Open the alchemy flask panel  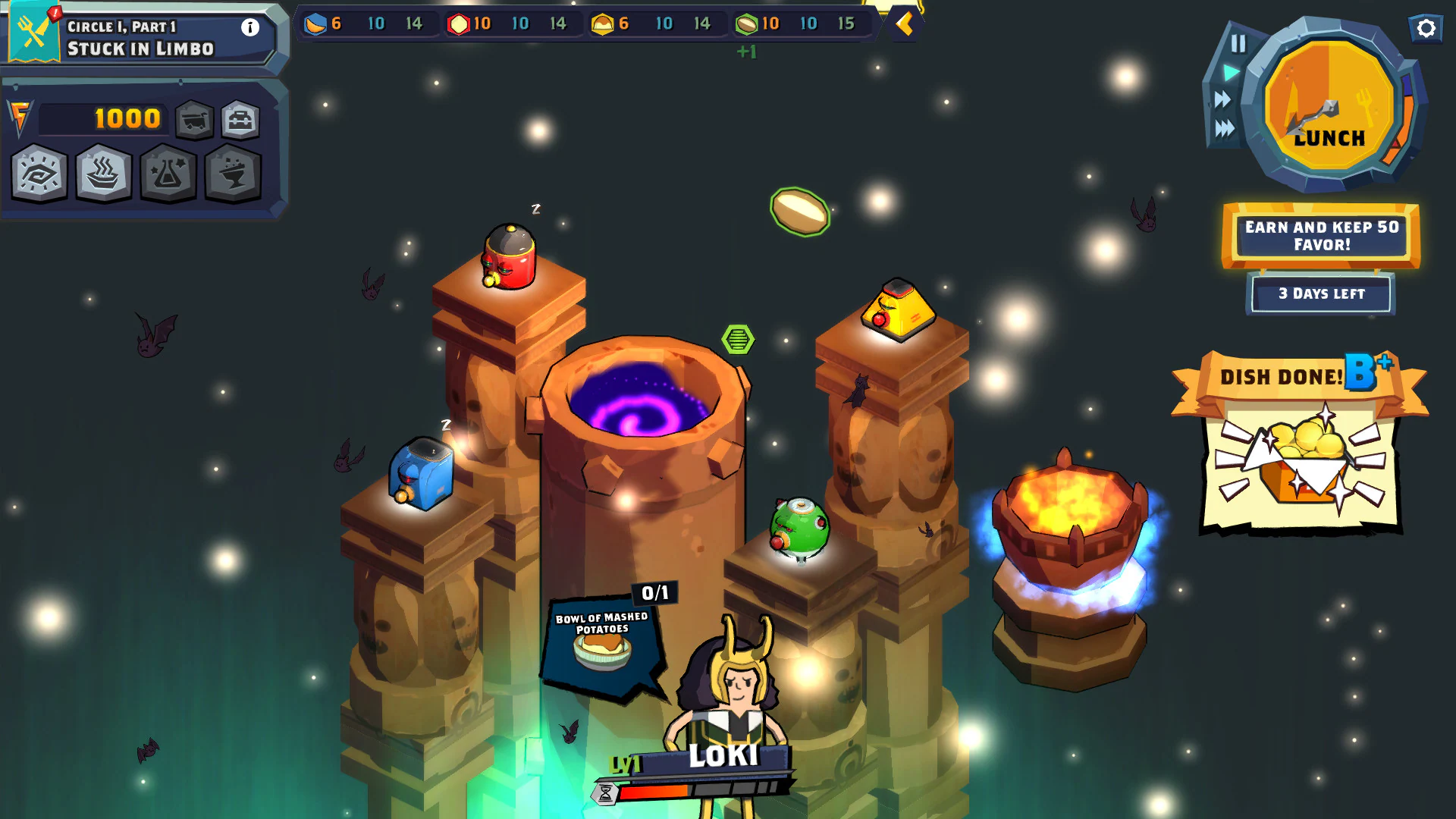point(169,173)
